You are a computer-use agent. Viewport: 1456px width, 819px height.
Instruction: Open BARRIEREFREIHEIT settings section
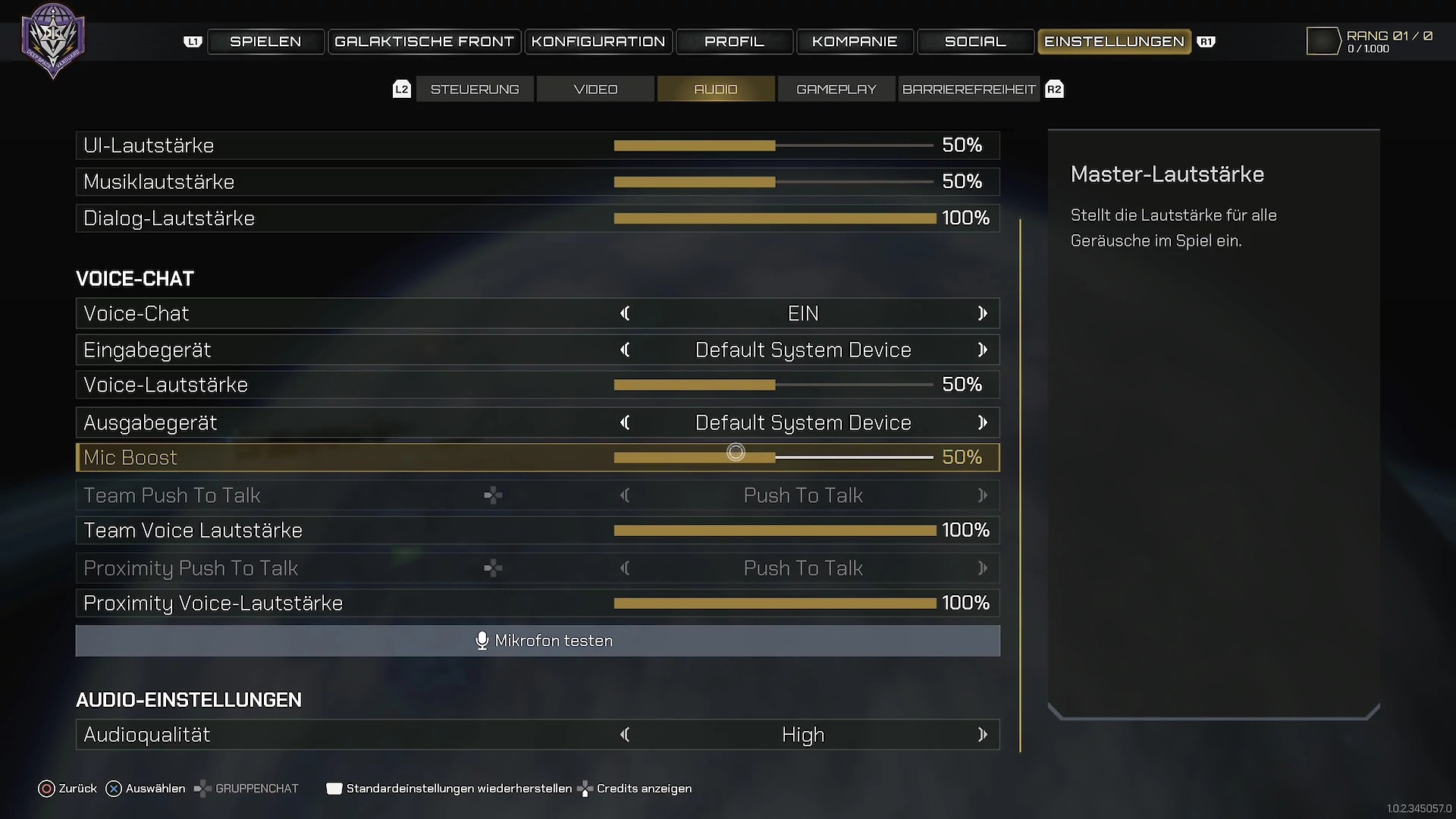point(968,89)
